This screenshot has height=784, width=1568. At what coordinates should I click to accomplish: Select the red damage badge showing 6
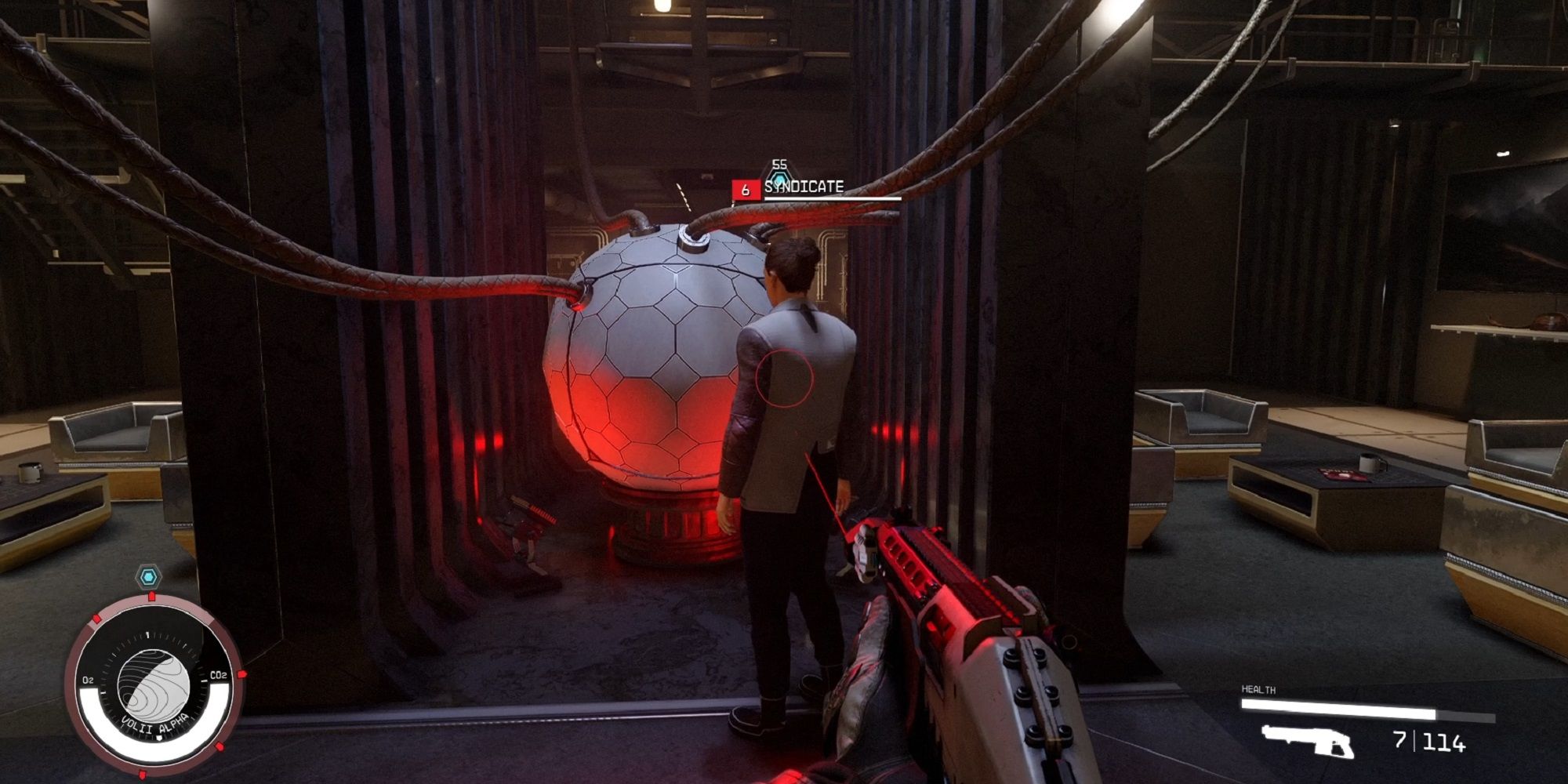[x=745, y=188]
